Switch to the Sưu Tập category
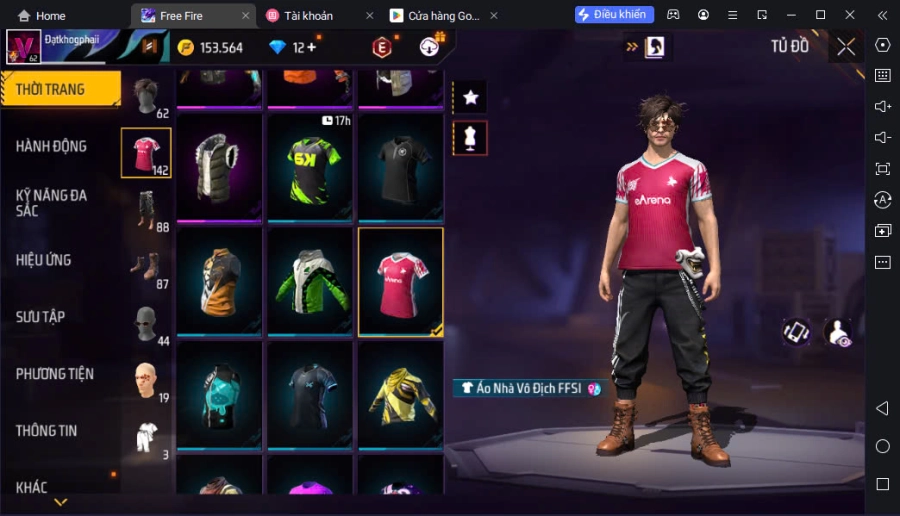This screenshot has width=900, height=516. [40, 317]
